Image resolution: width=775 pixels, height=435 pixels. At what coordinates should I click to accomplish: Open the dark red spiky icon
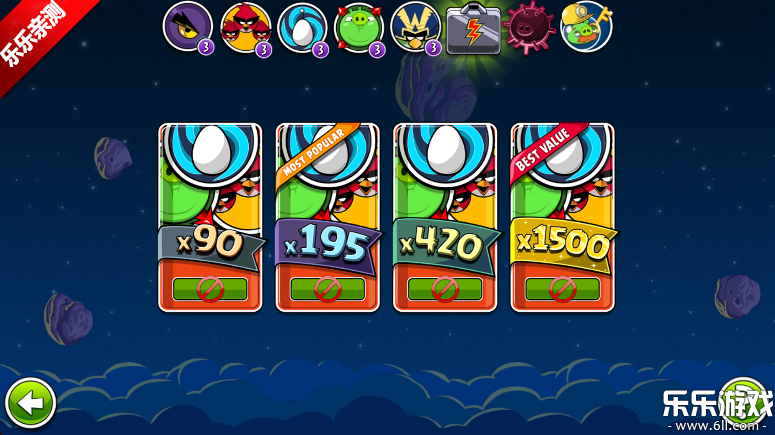point(529,27)
